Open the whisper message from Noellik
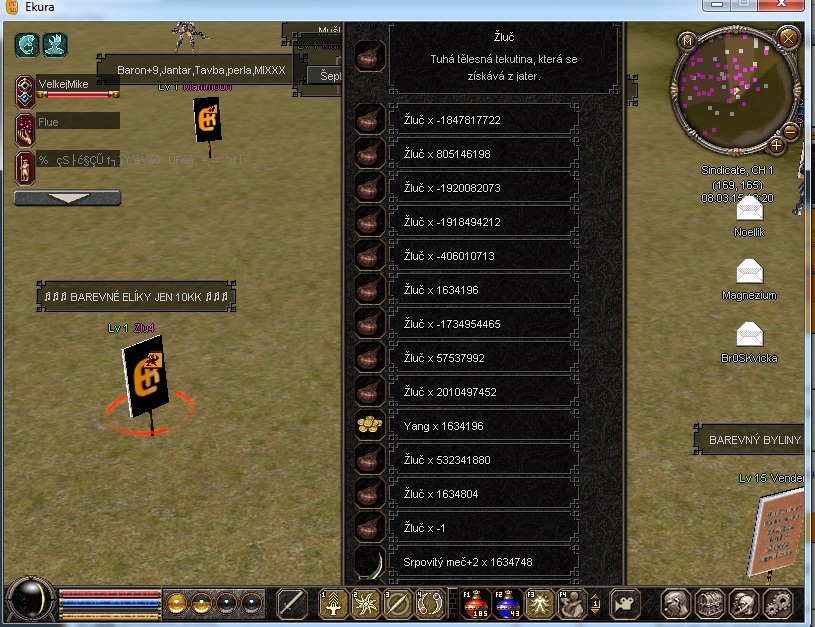Viewport: 815px width, 627px height. tap(749, 210)
